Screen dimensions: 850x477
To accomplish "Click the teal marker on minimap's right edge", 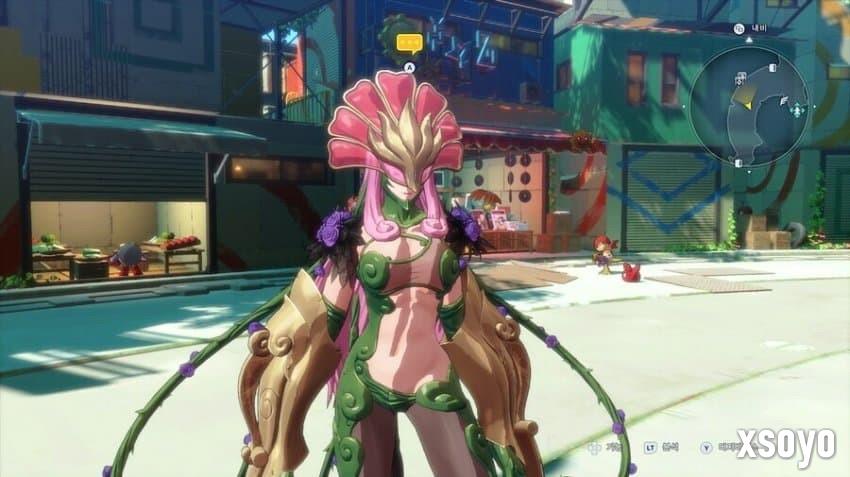I will pyautogui.click(x=798, y=109).
